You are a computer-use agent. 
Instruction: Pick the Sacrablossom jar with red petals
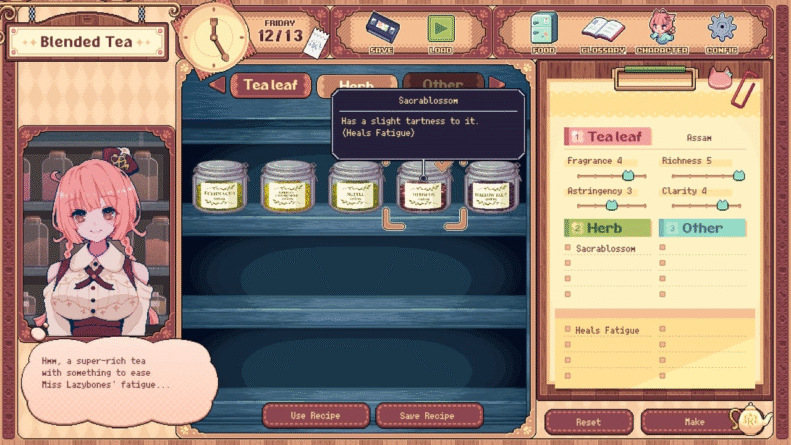pos(423,187)
